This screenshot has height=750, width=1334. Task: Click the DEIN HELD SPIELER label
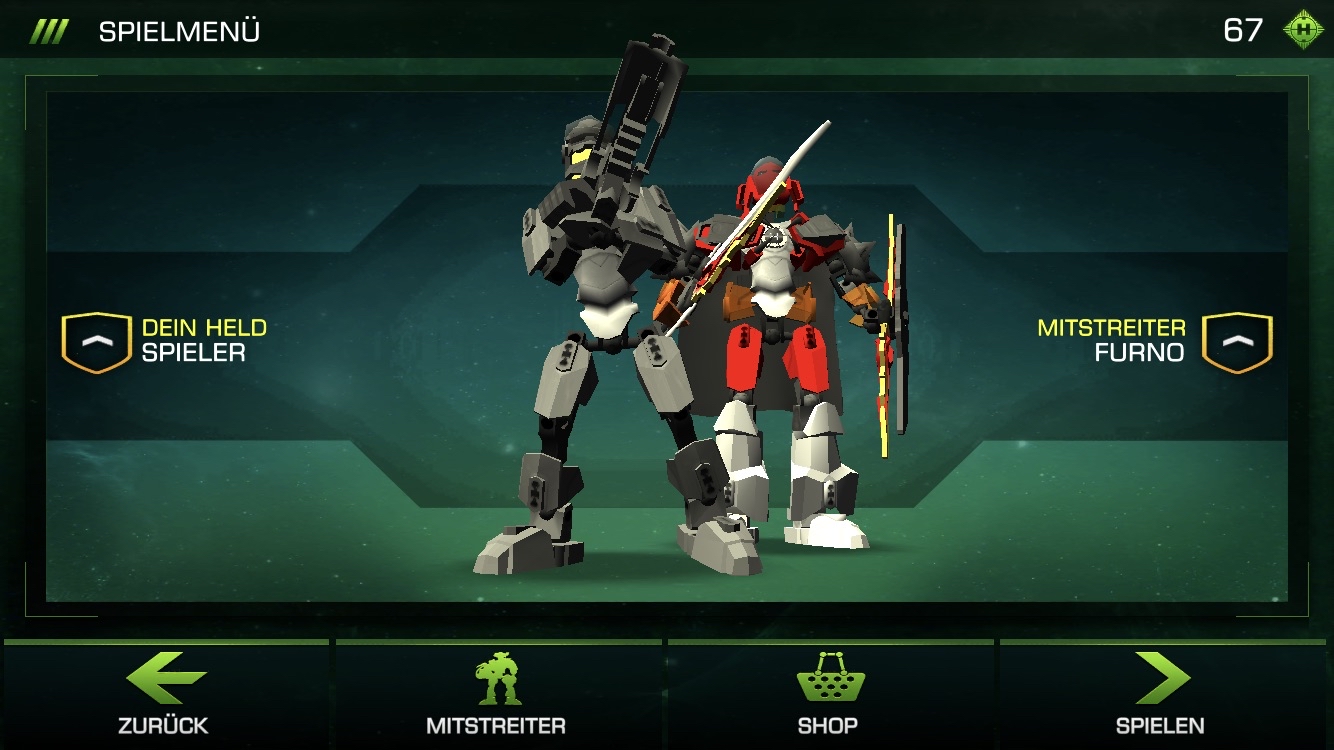[203, 340]
